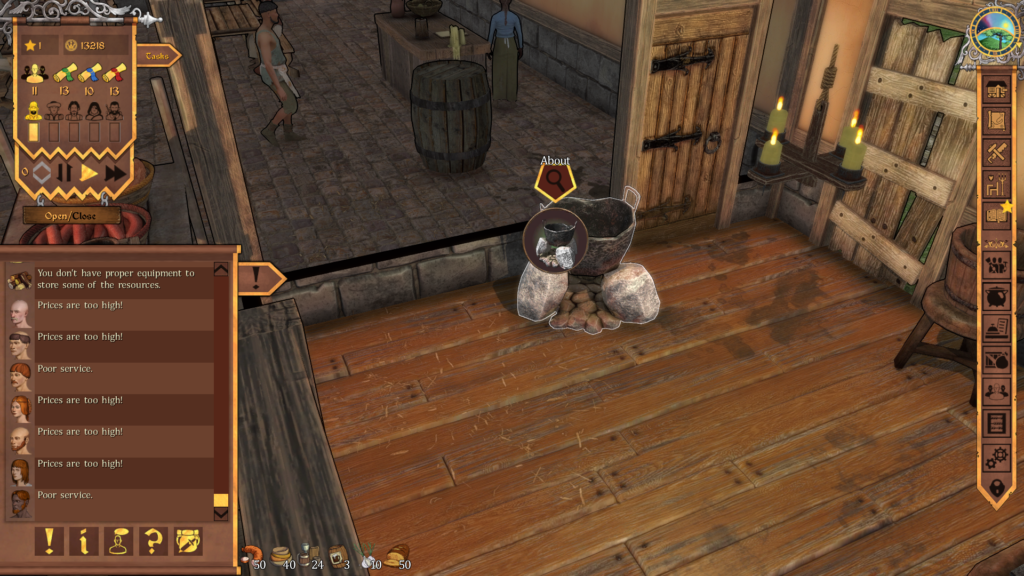Open the Tasks panel tab

(x=157, y=56)
